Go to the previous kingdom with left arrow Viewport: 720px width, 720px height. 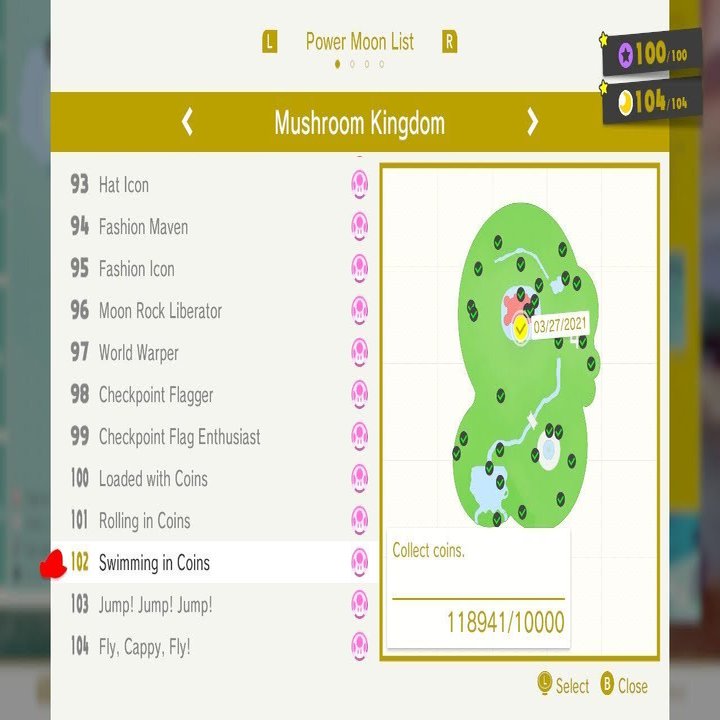click(x=187, y=123)
